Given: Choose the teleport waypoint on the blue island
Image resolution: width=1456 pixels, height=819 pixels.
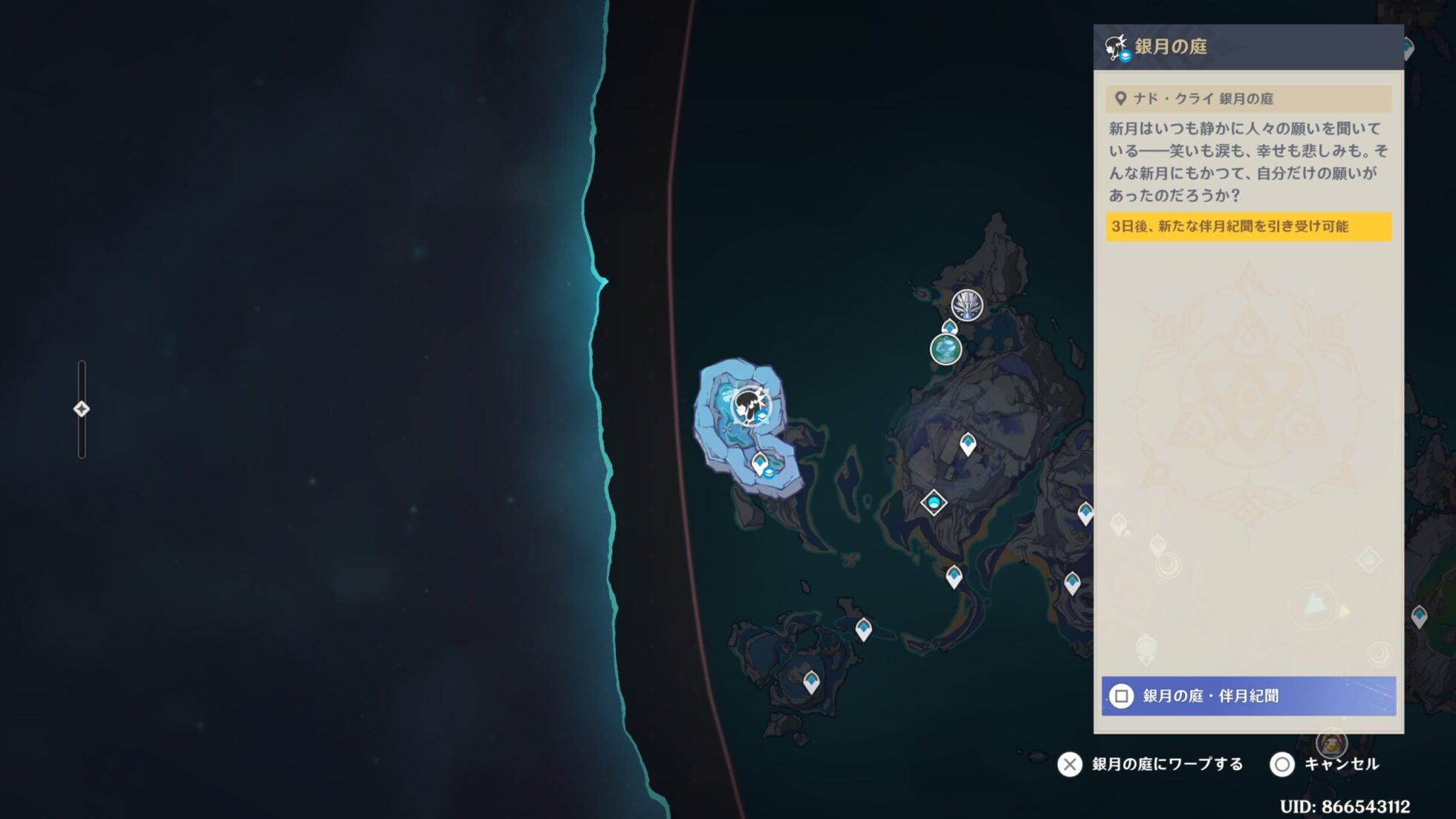Looking at the screenshot, I should click(x=761, y=464).
